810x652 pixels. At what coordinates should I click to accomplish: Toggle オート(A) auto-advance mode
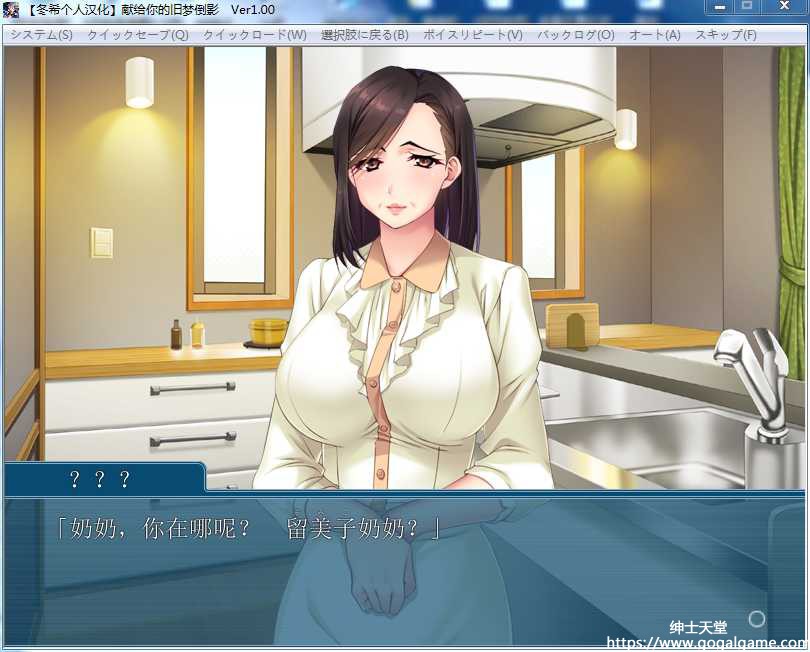point(655,34)
